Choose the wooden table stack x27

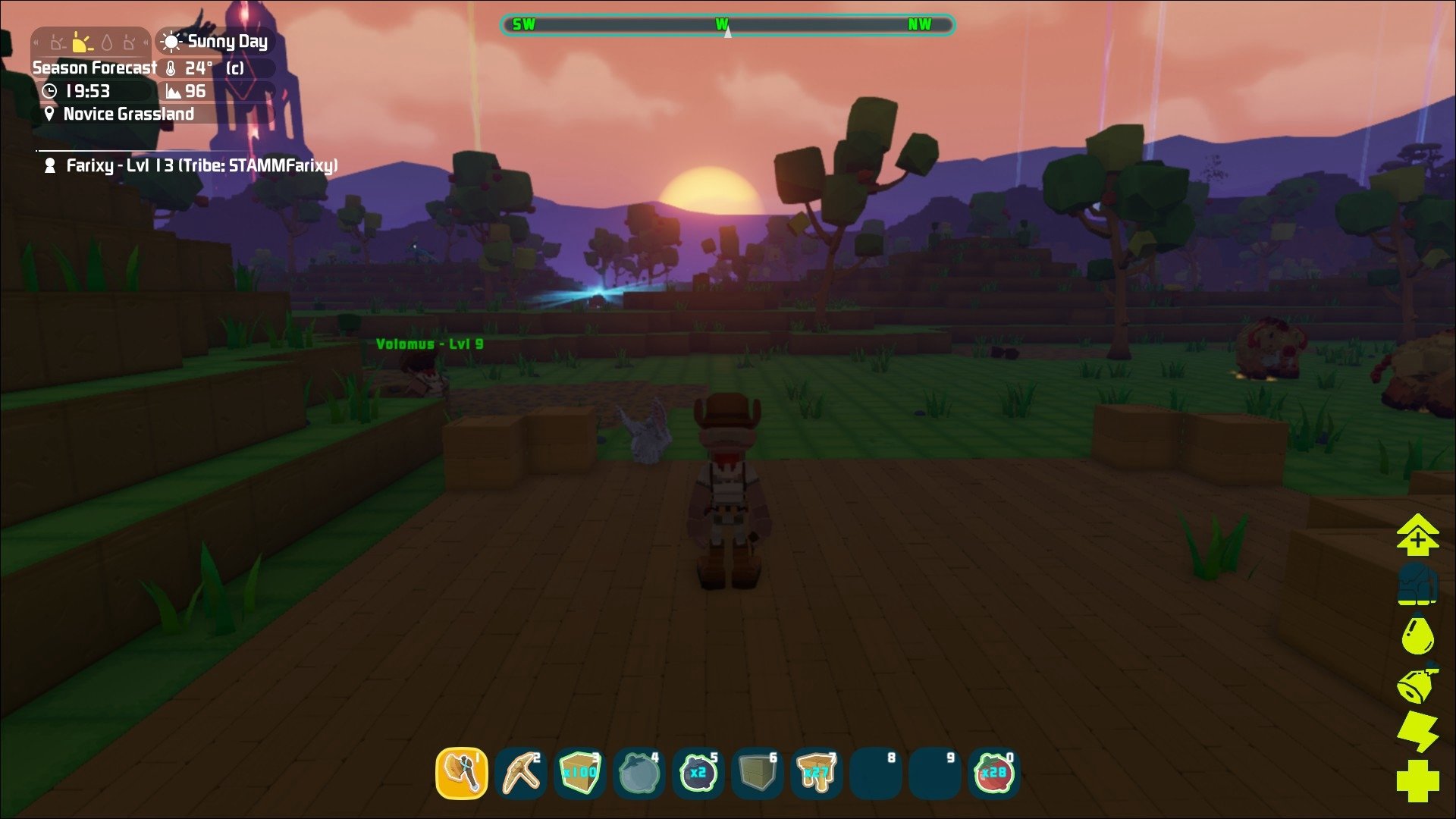pos(816,773)
